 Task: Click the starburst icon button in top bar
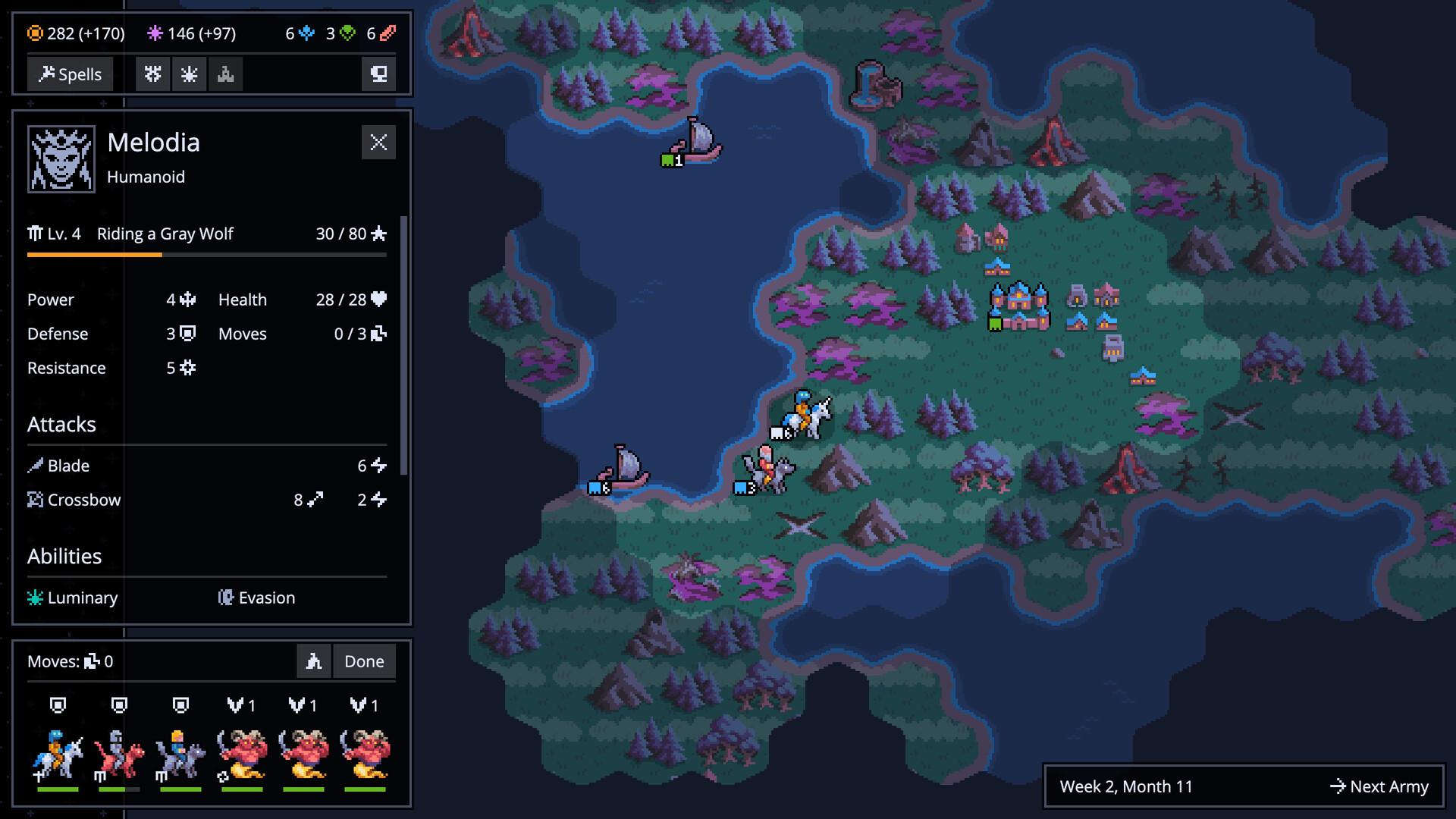tap(189, 74)
